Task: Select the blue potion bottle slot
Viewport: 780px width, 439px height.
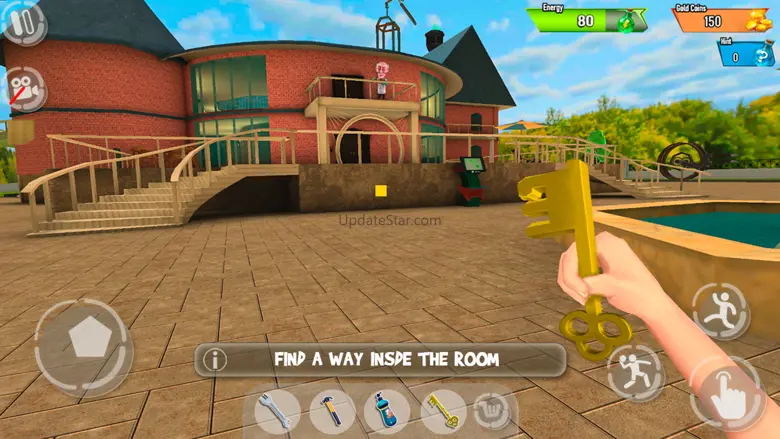Action: pos(386,411)
